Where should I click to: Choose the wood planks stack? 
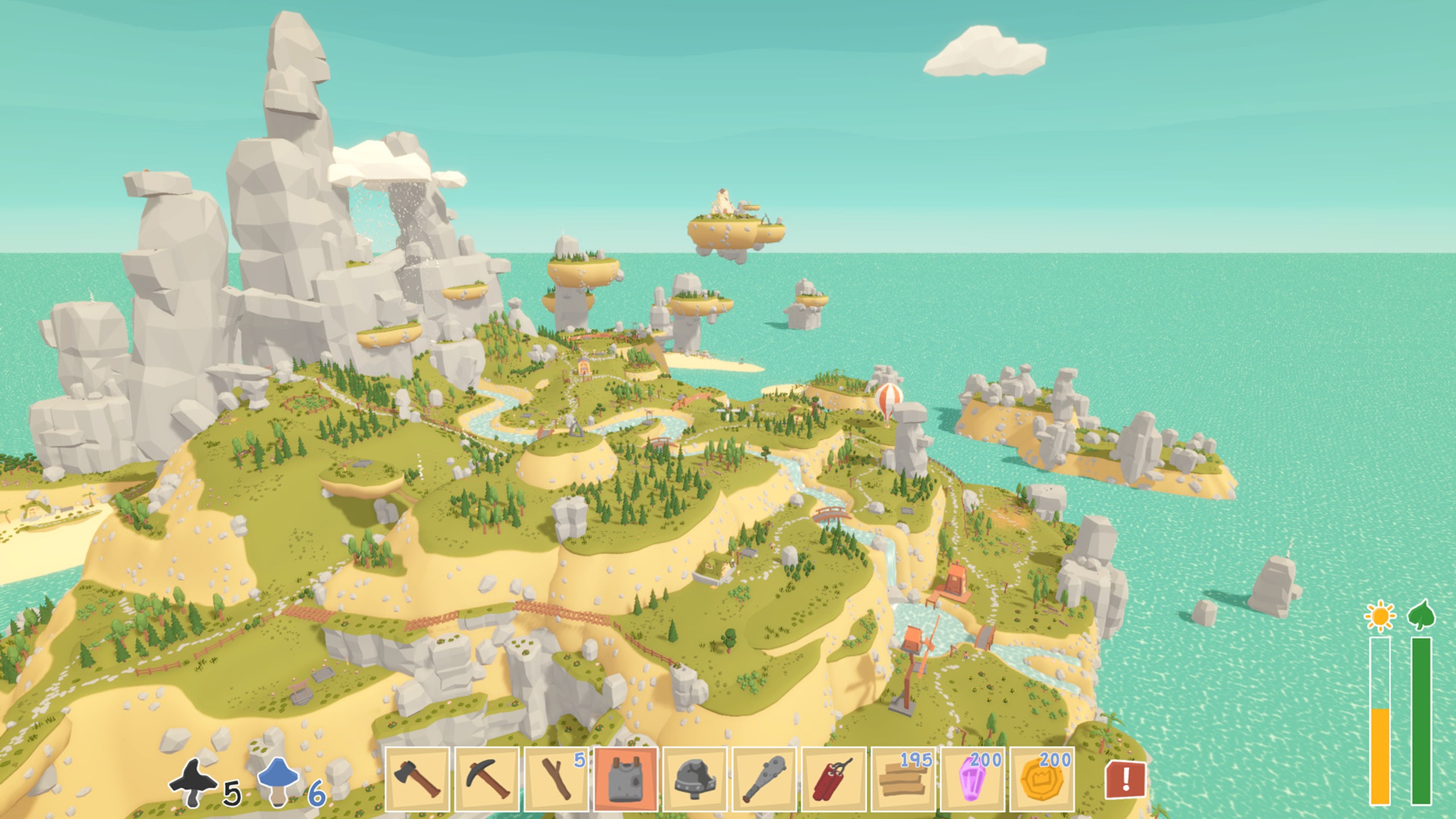[x=903, y=779]
